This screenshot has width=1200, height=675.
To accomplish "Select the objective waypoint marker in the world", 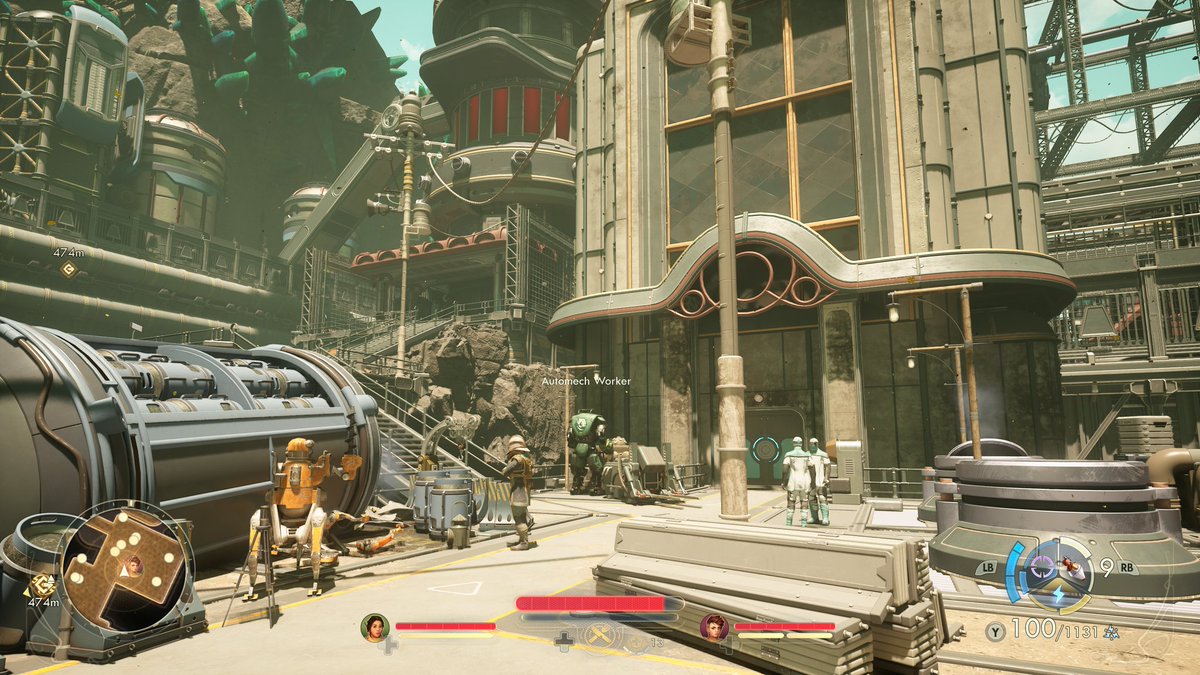I will click(67, 270).
